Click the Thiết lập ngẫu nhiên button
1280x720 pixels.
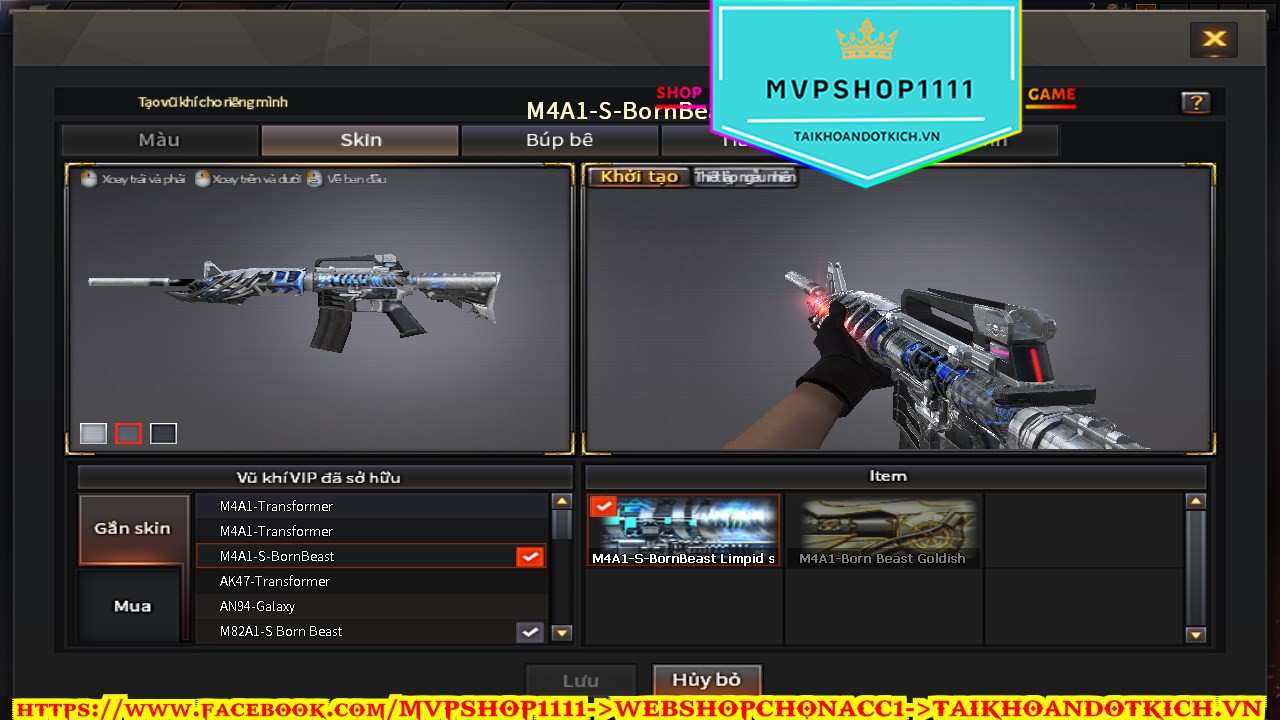point(745,177)
